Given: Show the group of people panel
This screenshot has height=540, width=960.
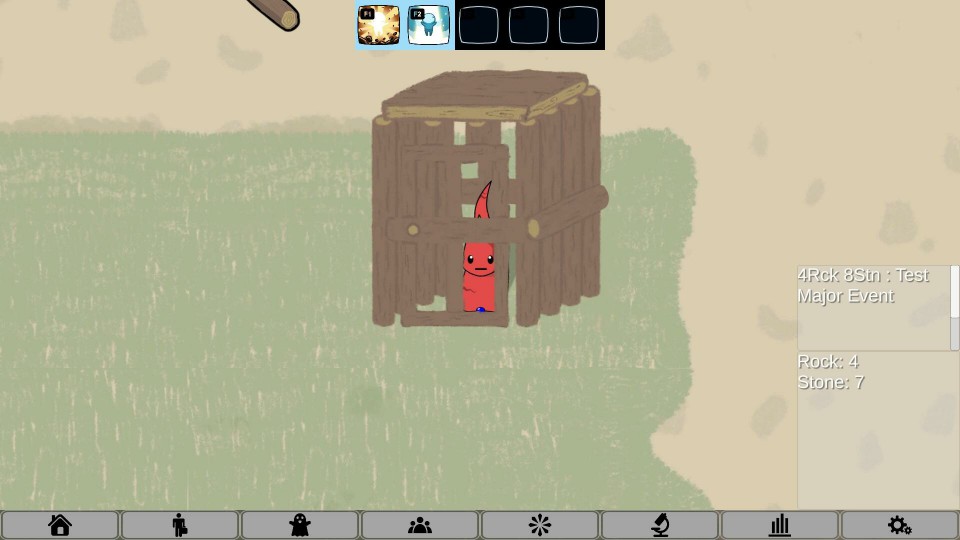Looking at the screenshot, I should click(420, 525).
